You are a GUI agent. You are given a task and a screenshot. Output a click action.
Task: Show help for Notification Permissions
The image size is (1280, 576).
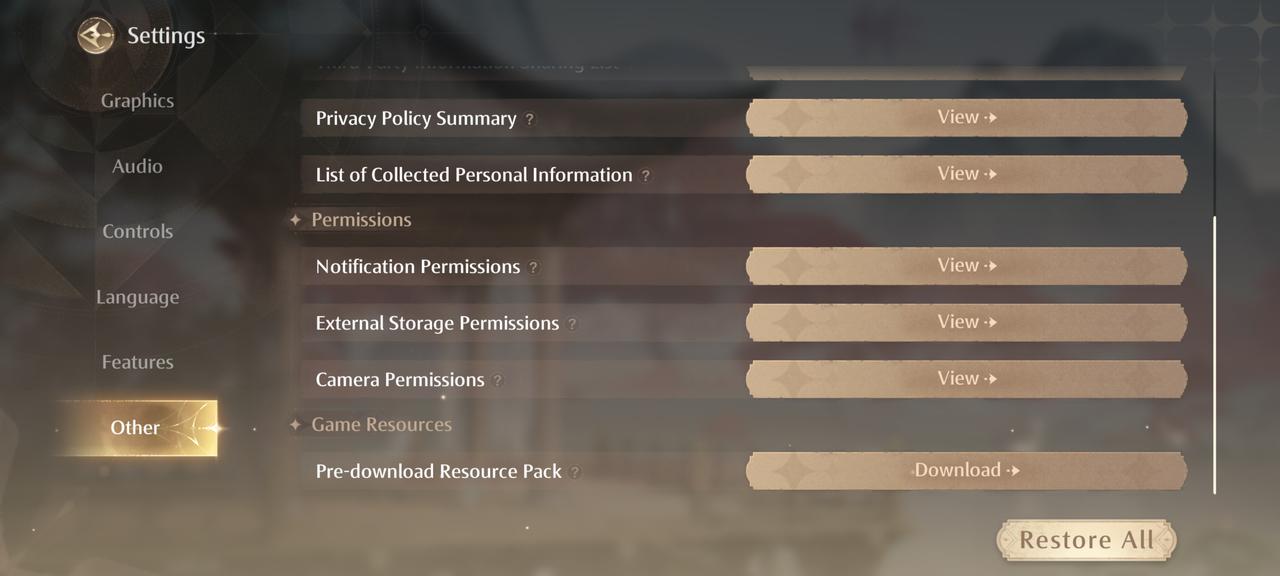(533, 268)
